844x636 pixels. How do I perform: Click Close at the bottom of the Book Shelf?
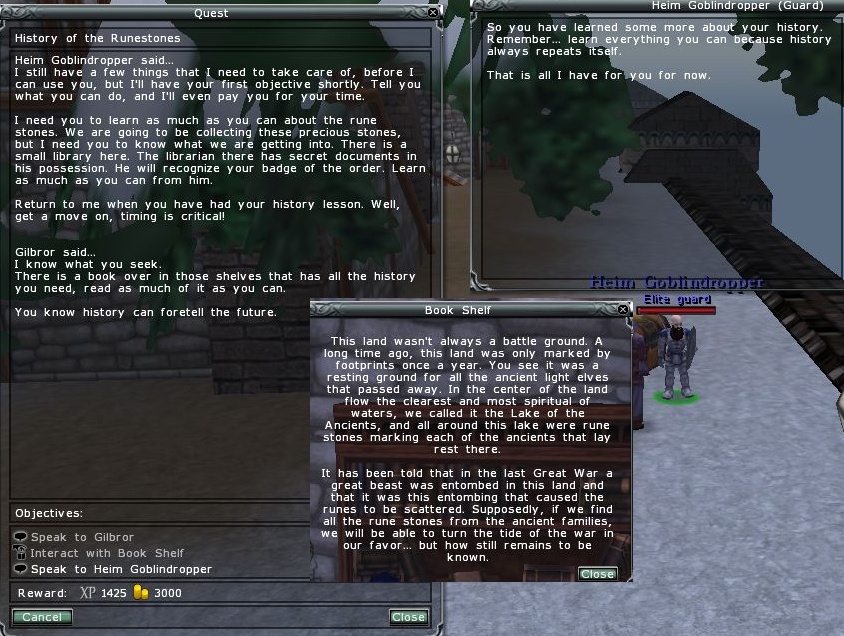click(x=597, y=574)
